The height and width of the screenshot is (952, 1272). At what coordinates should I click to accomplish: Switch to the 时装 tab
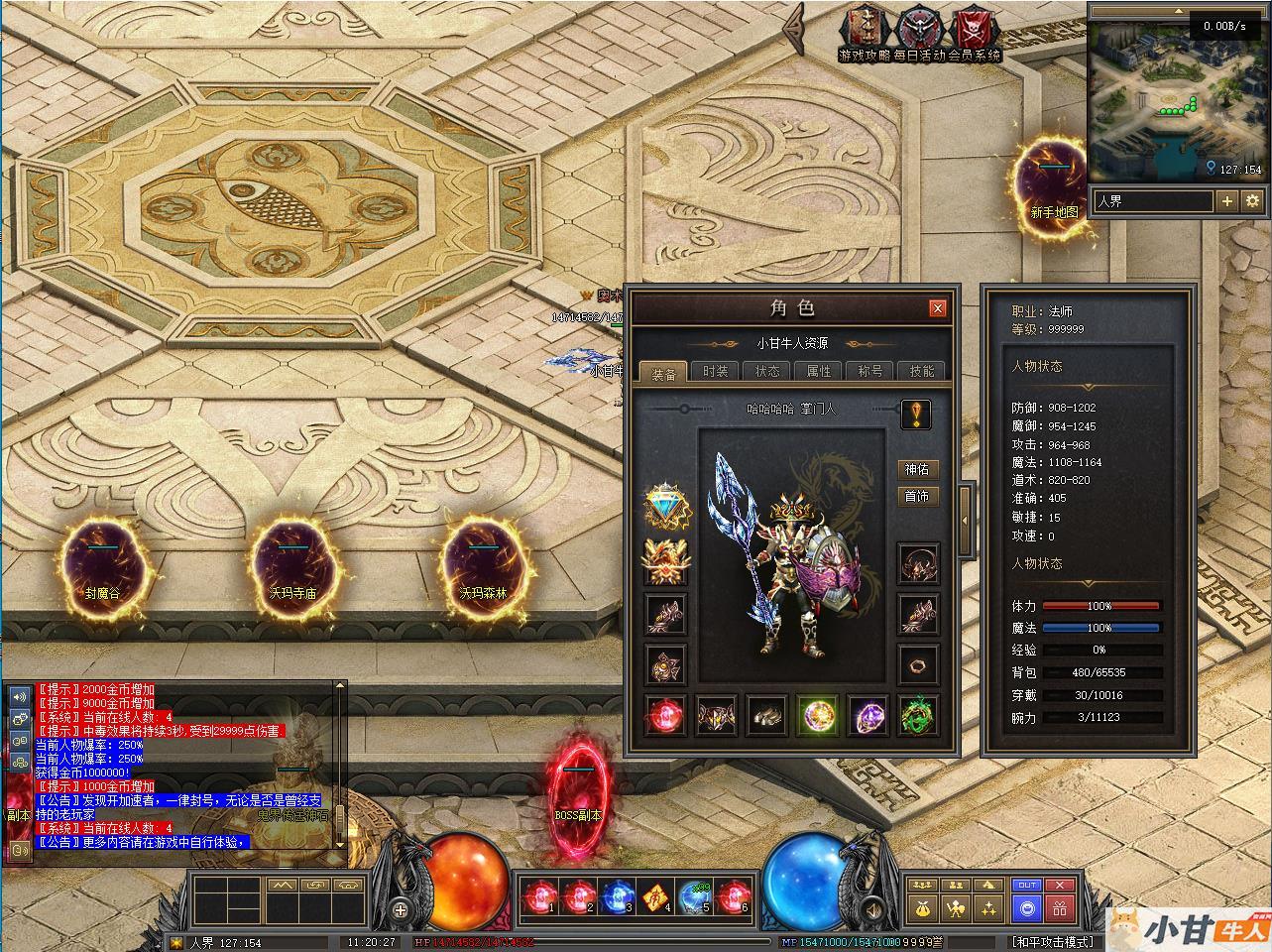tap(715, 371)
